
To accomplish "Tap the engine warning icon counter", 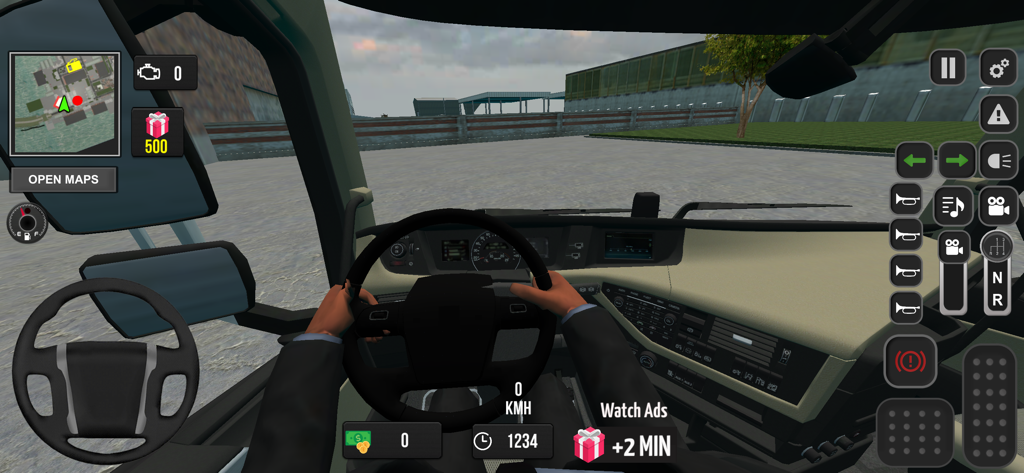I will 165,73.
